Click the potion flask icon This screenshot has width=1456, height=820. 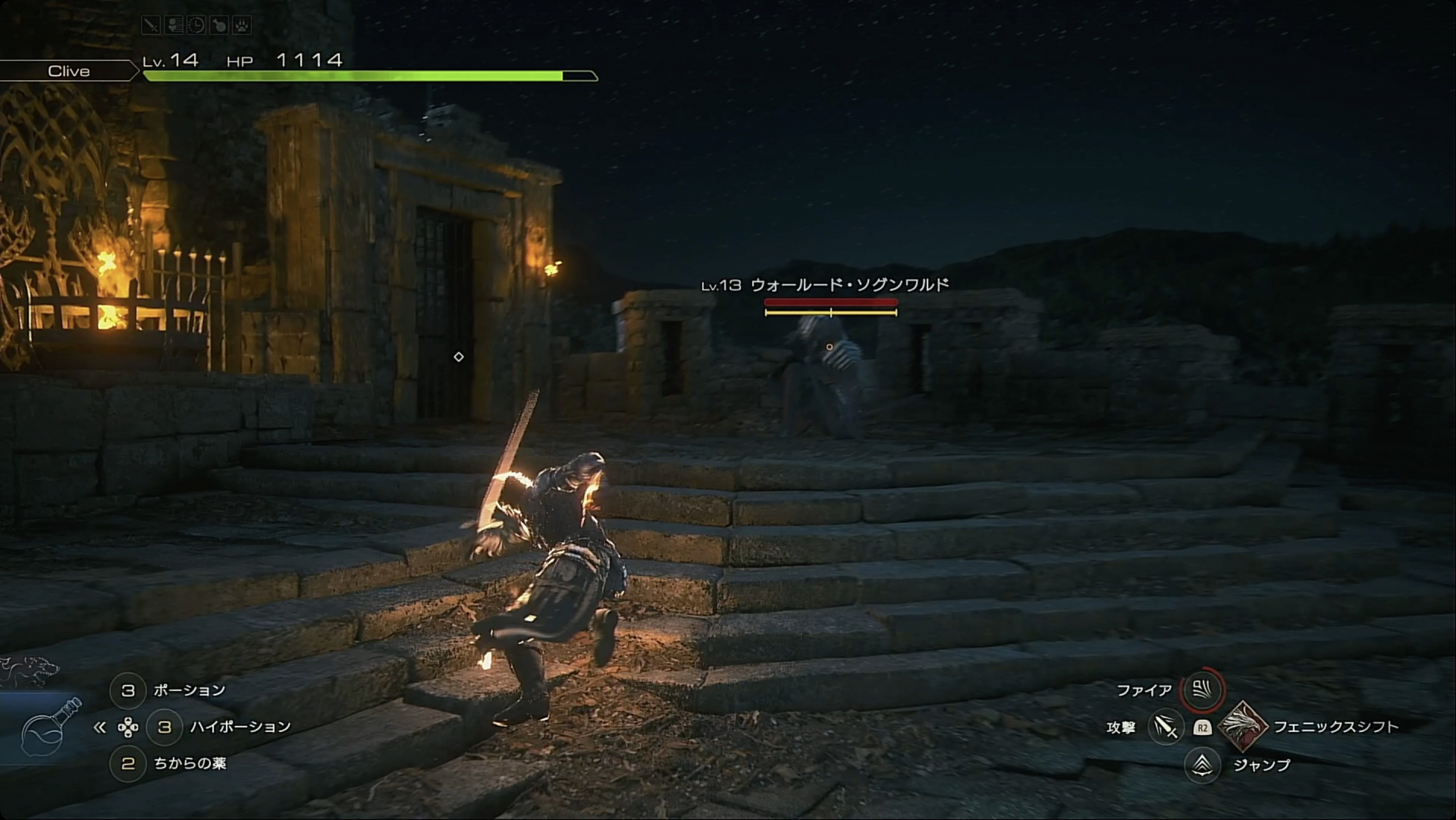[x=50, y=727]
